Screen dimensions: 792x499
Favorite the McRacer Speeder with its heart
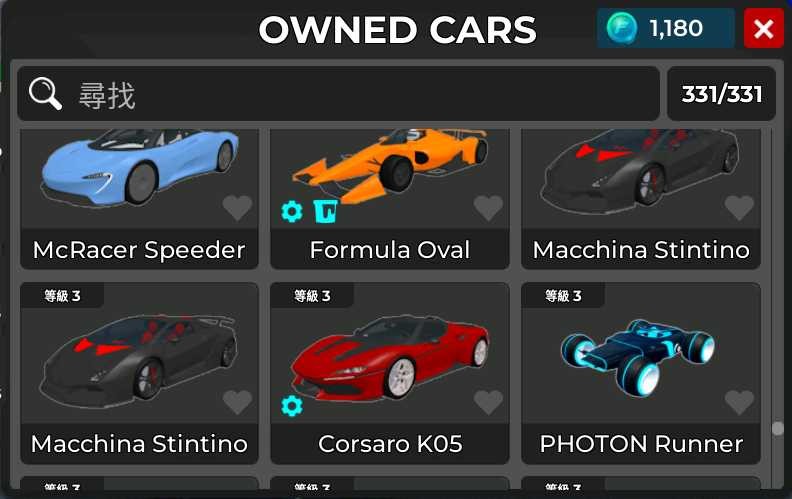pyautogui.click(x=237, y=208)
